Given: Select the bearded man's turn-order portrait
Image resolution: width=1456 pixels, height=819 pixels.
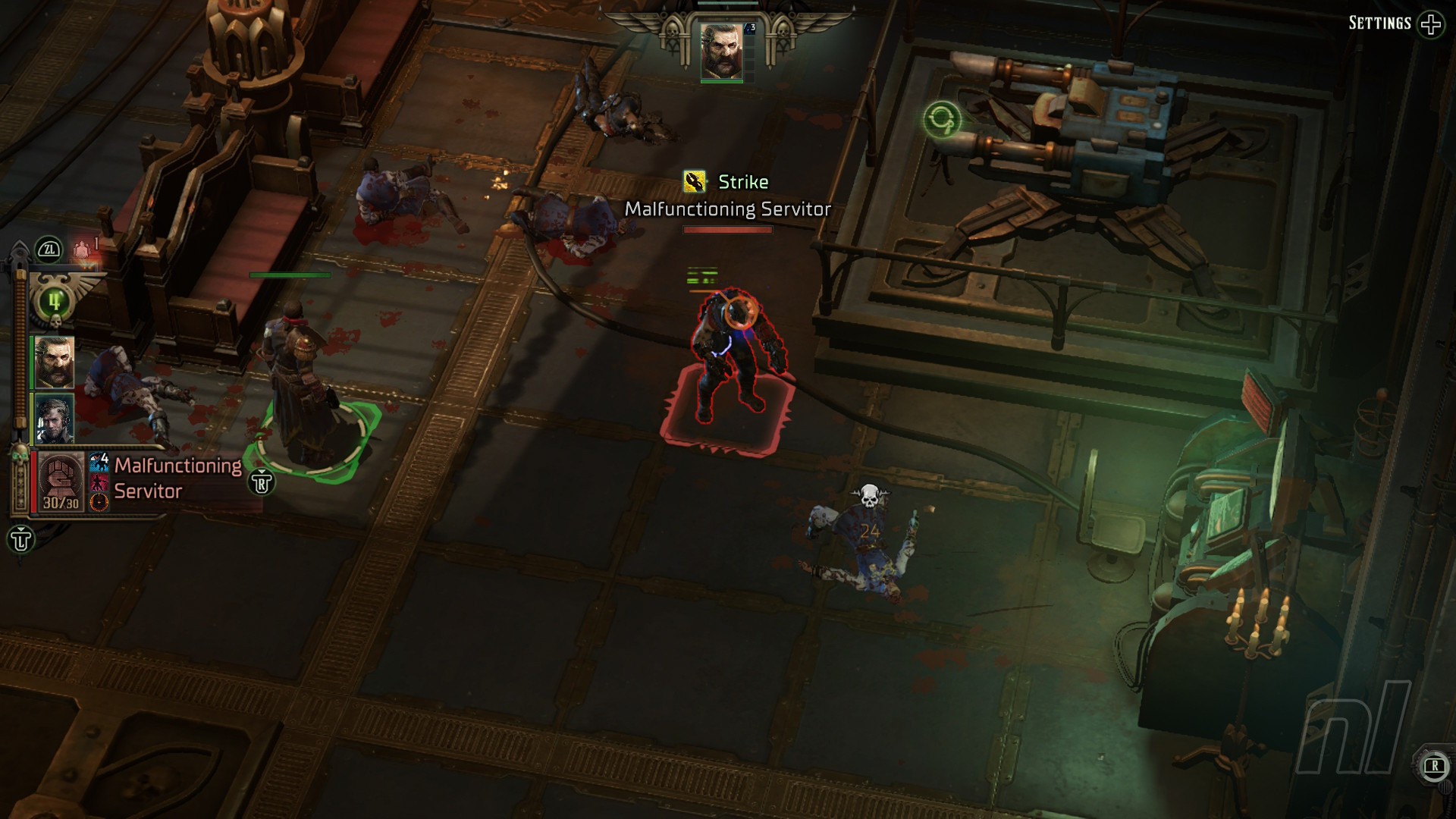Looking at the screenshot, I should click(x=54, y=362).
